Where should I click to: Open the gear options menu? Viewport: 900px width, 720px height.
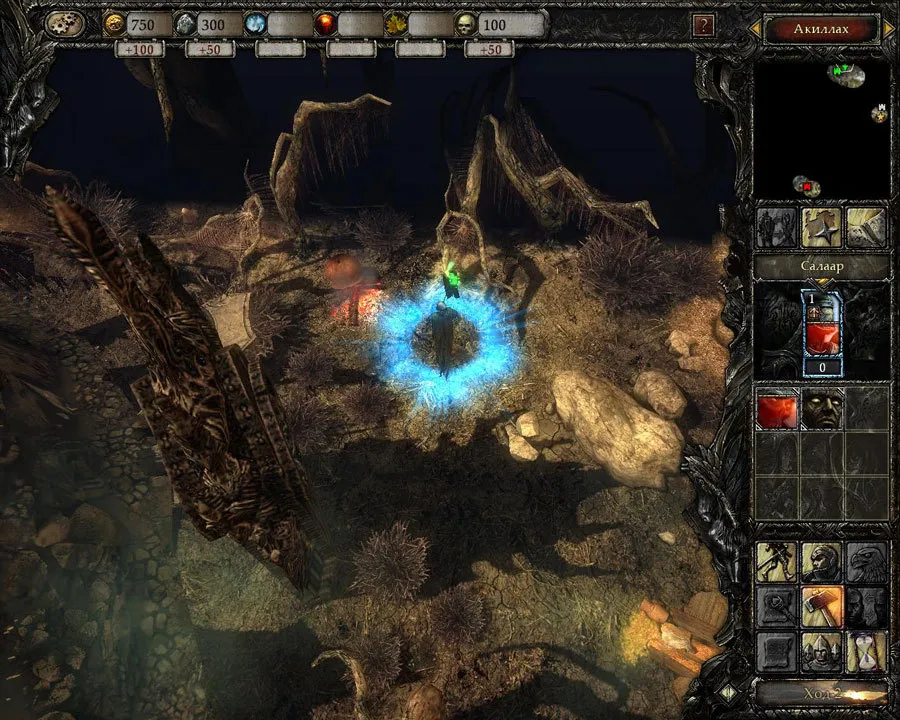pos(65,24)
